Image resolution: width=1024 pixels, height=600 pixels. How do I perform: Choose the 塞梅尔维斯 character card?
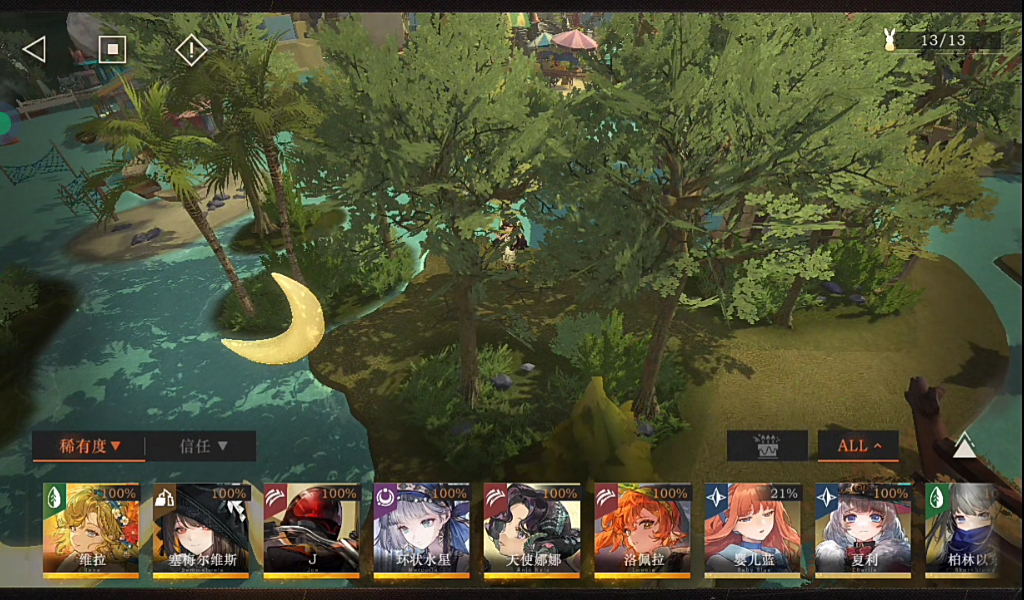(x=201, y=531)
